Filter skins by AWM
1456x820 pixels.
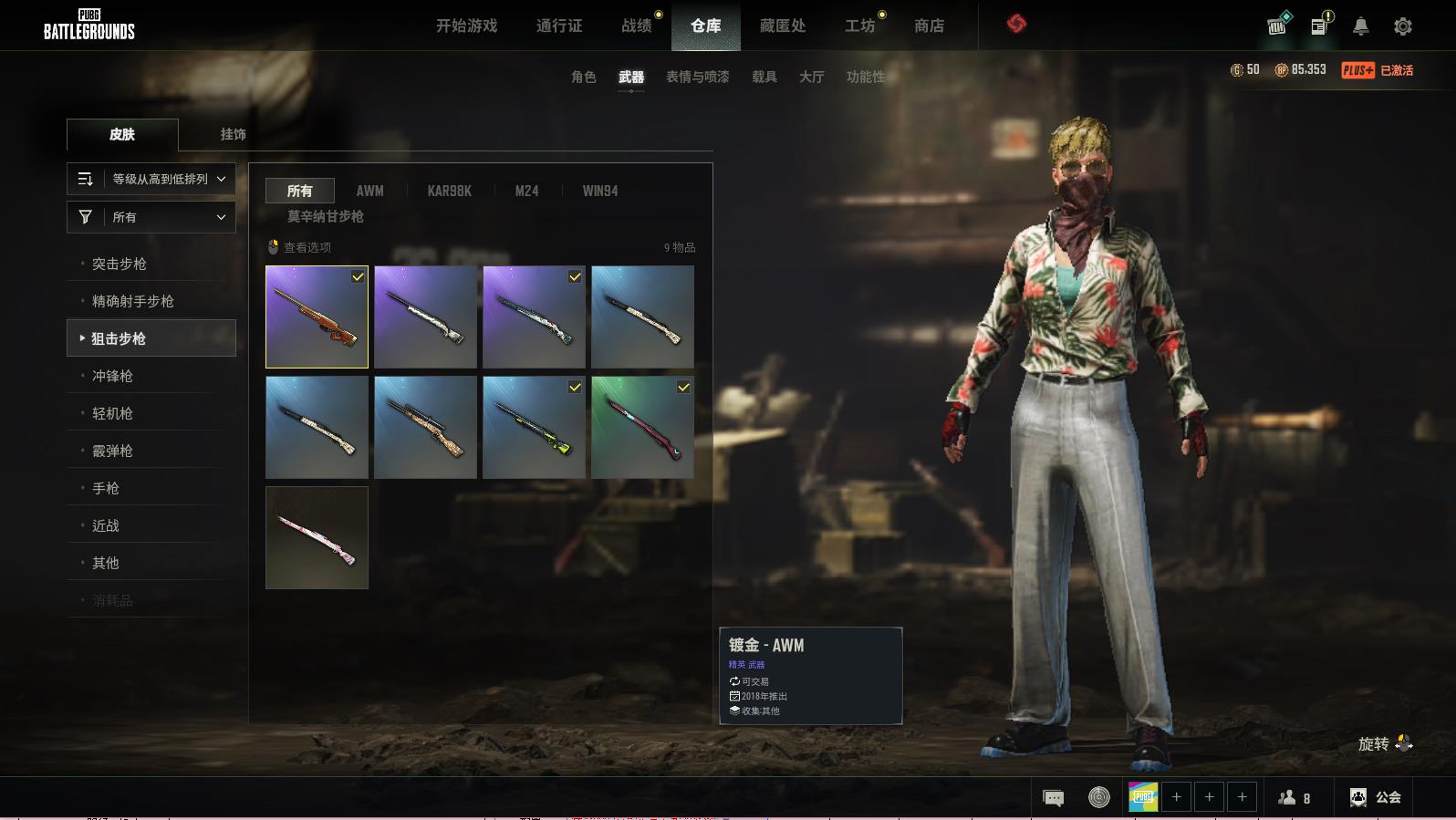pos(369,191)
